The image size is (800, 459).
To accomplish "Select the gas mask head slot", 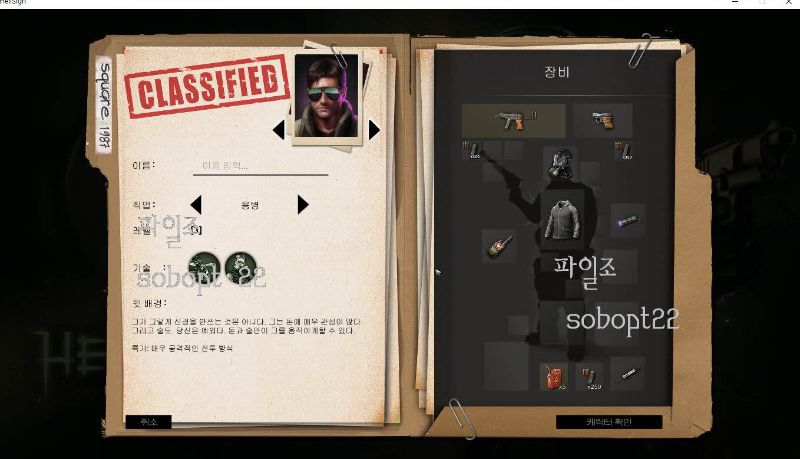I will [558, 163].
